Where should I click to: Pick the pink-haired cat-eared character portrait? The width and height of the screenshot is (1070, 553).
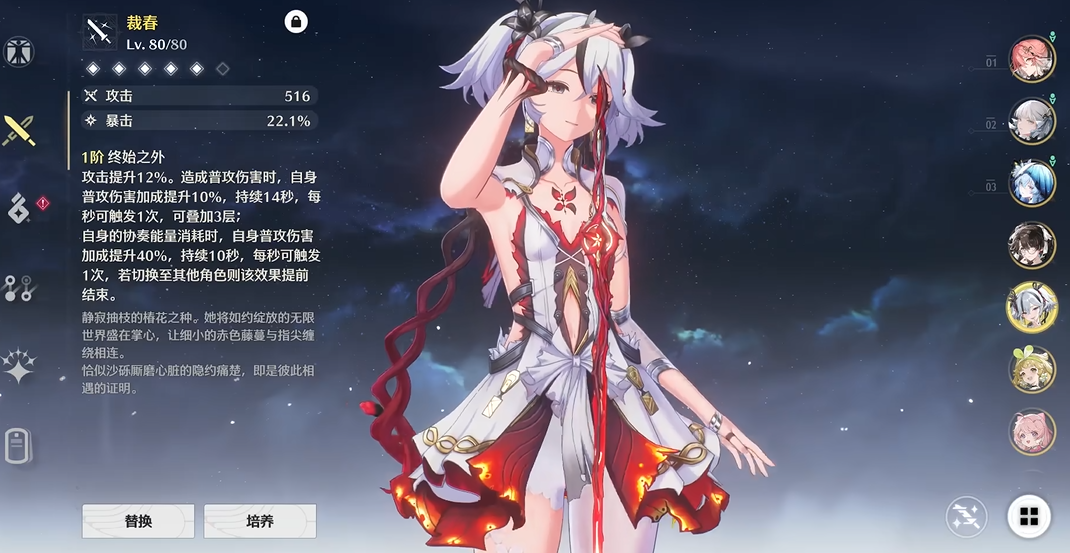click(1032, 432)
